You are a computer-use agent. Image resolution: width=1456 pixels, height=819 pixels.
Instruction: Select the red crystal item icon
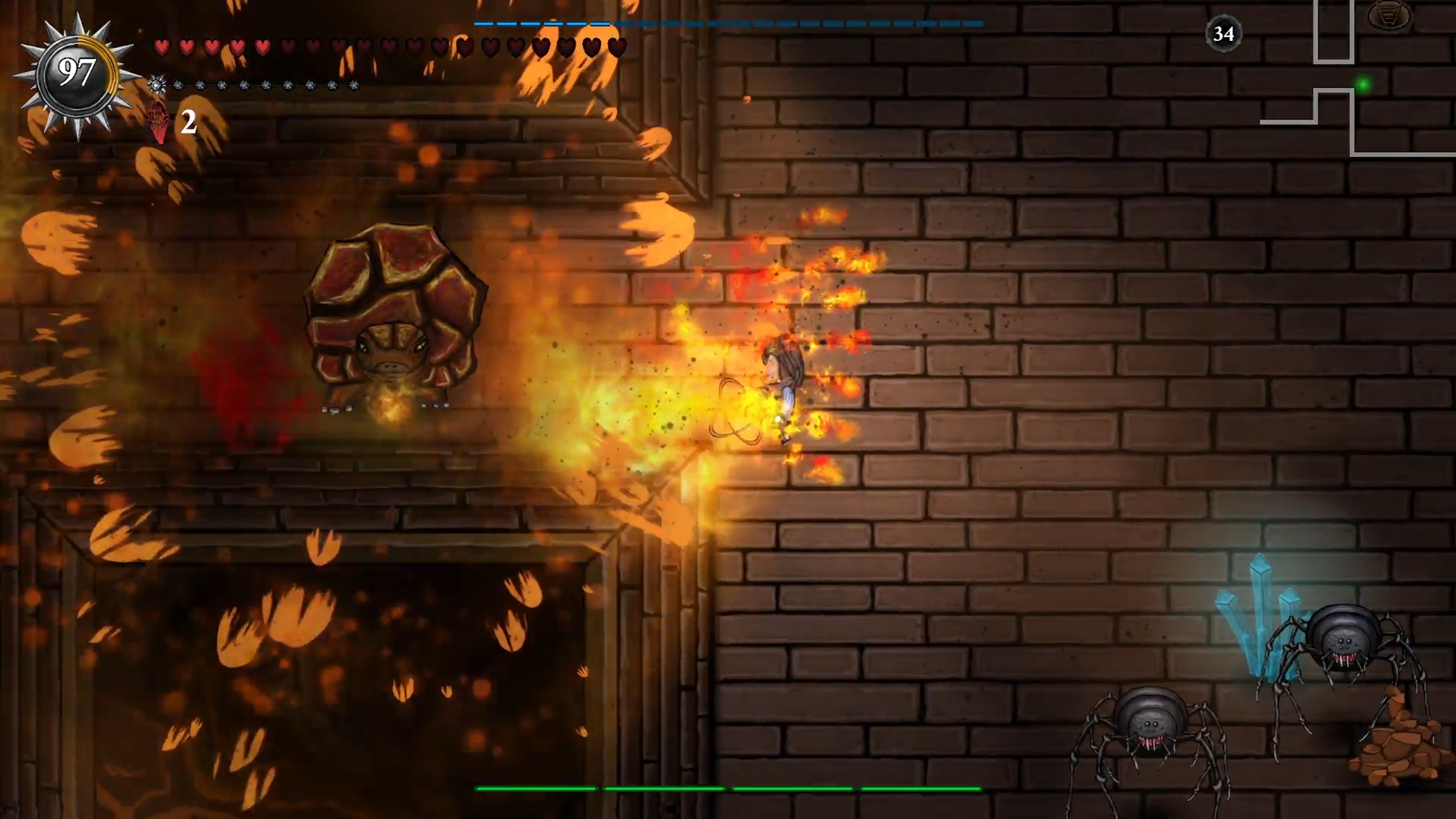159,122
